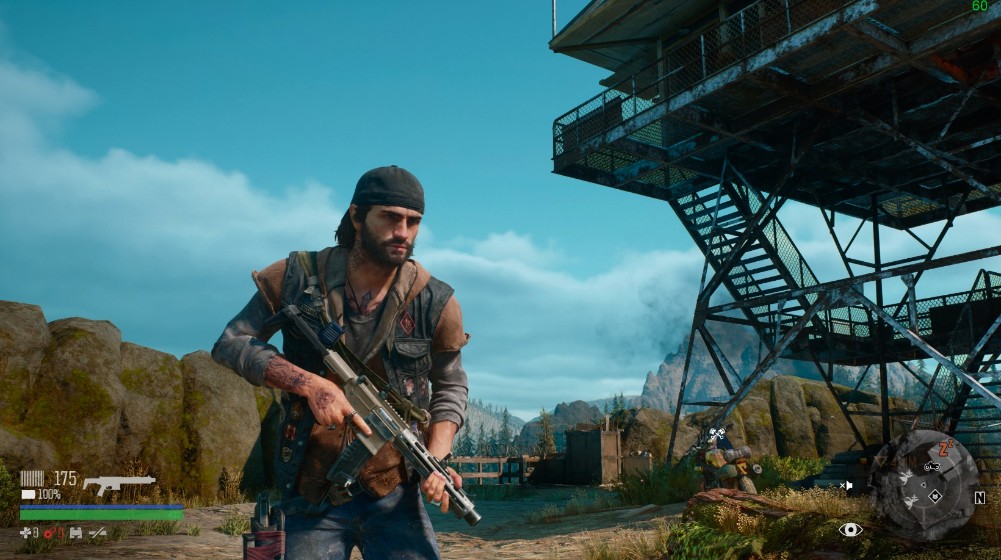Select the melee weapon icon

pyautogui.click(x=97, y=533)
